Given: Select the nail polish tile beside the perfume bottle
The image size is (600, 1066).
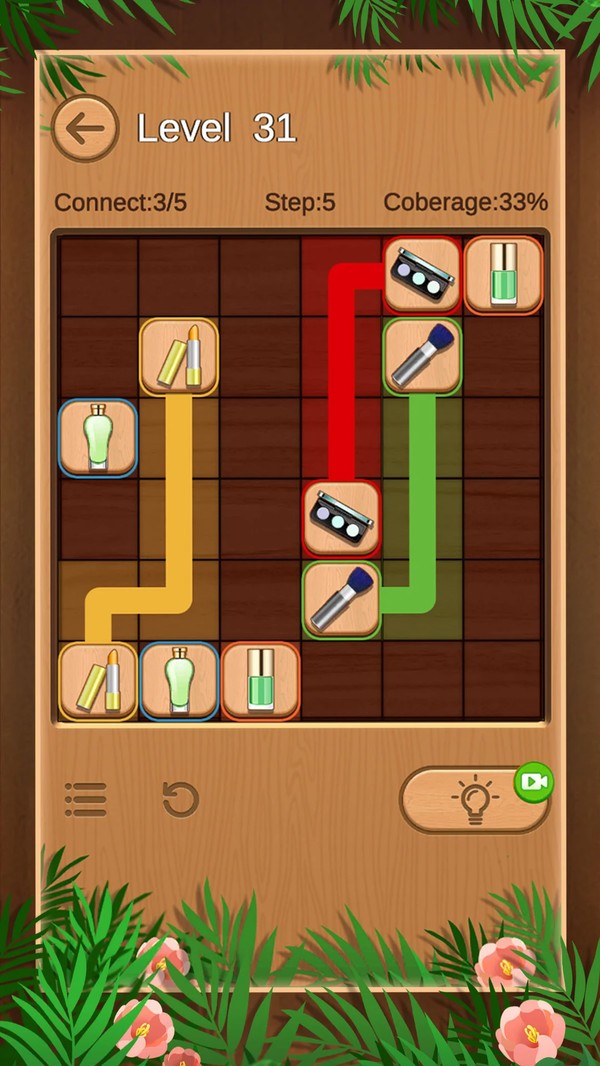Looking at the screenshot, I should (260, 681).
